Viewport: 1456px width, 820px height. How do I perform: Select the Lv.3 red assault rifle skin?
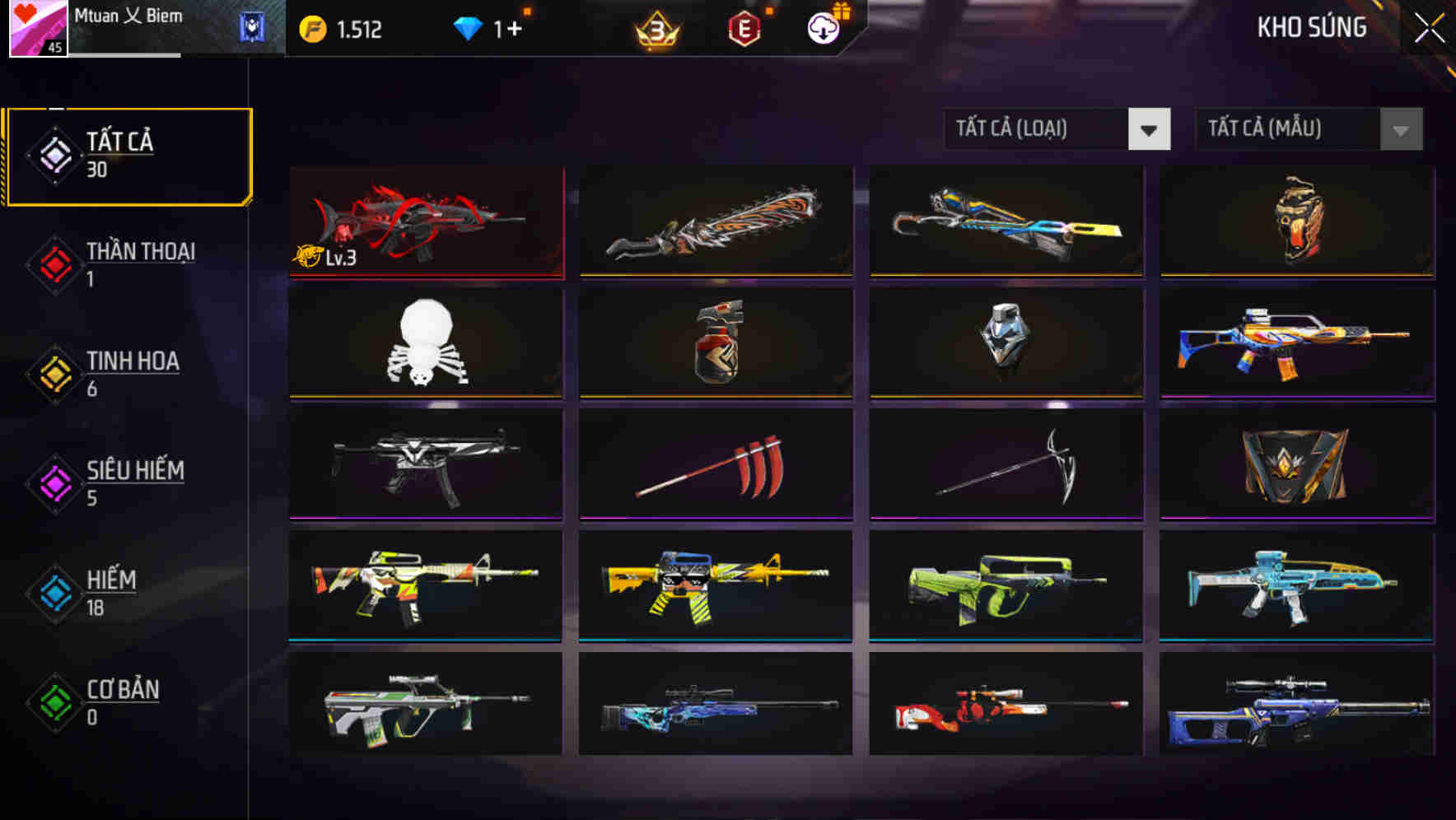pyautogui.click(x=425, y=222)
